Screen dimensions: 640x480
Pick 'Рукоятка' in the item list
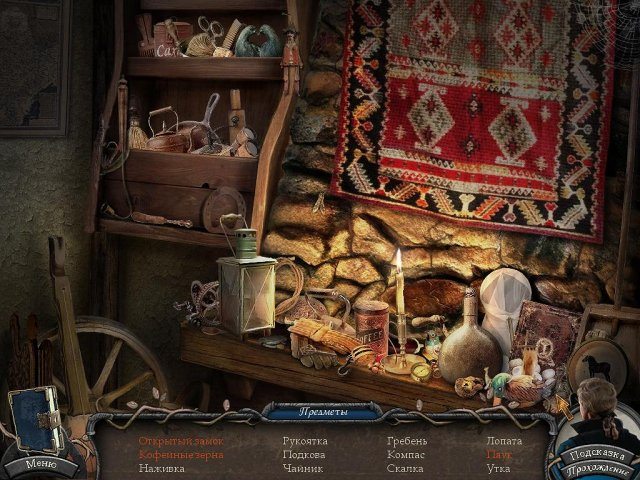click(x=305, y=441)
